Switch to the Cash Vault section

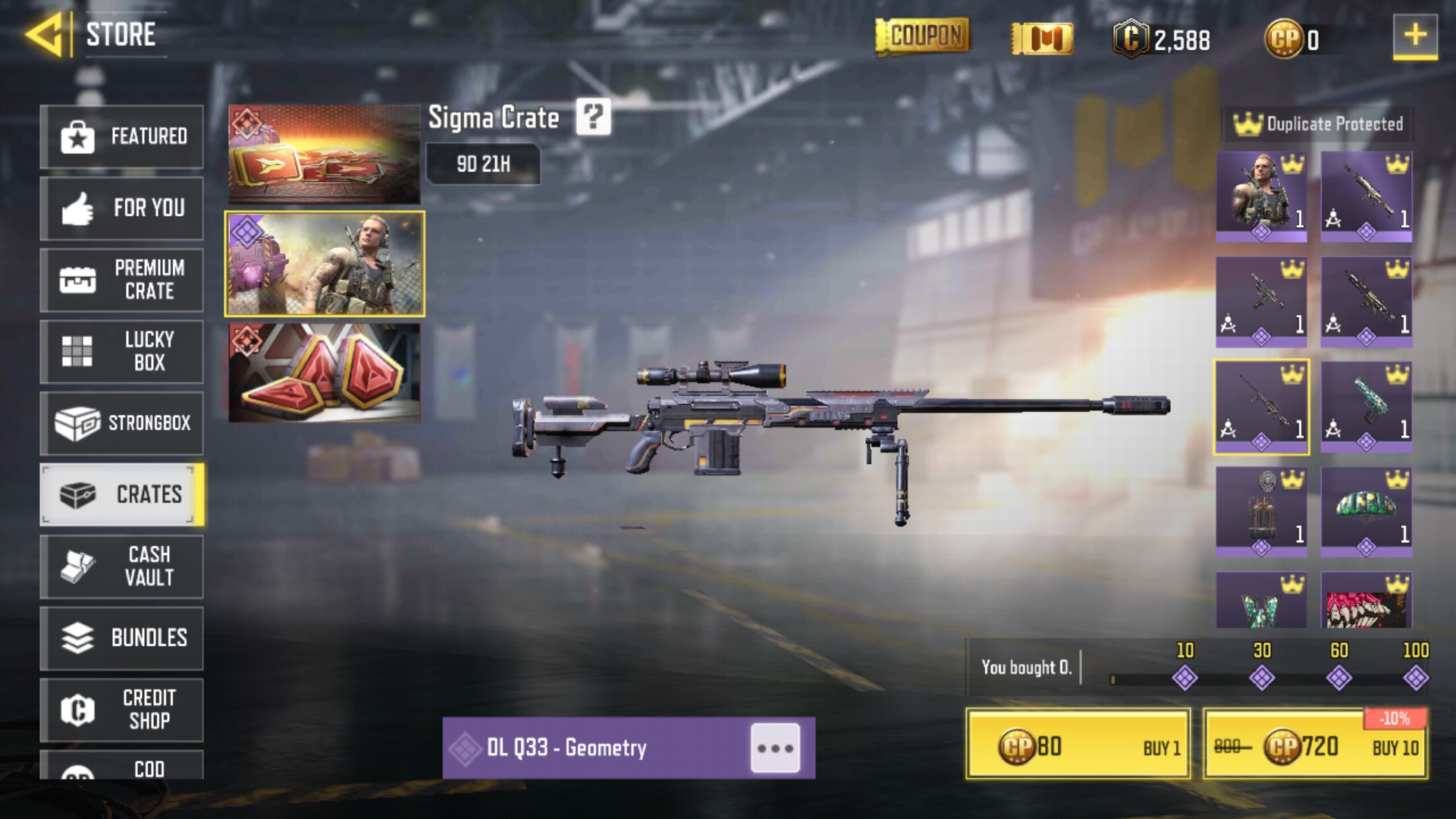pos(121,566)
